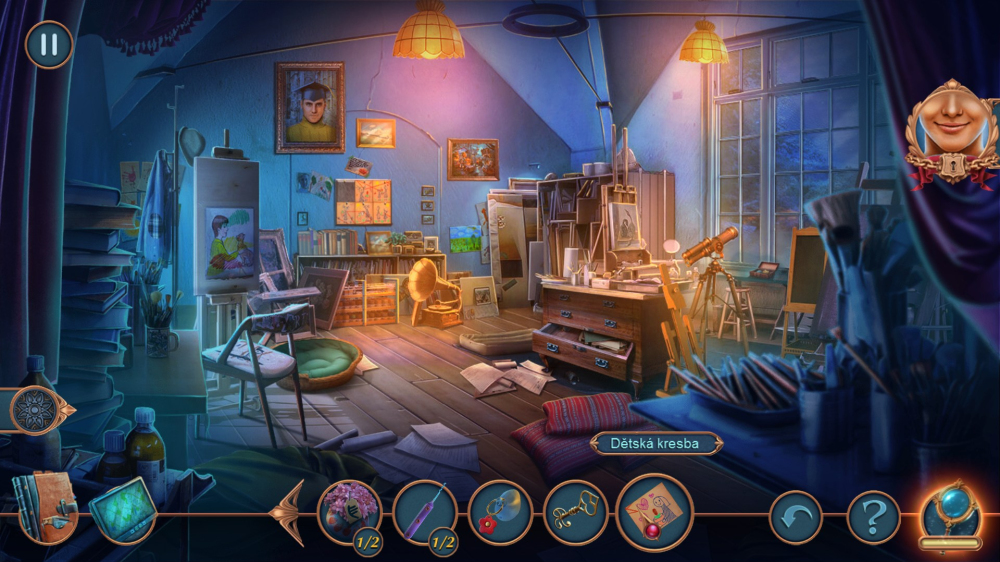Select the Dětská kresba drawing item
The image size is (1000, 562).
(x=654, y=512)
